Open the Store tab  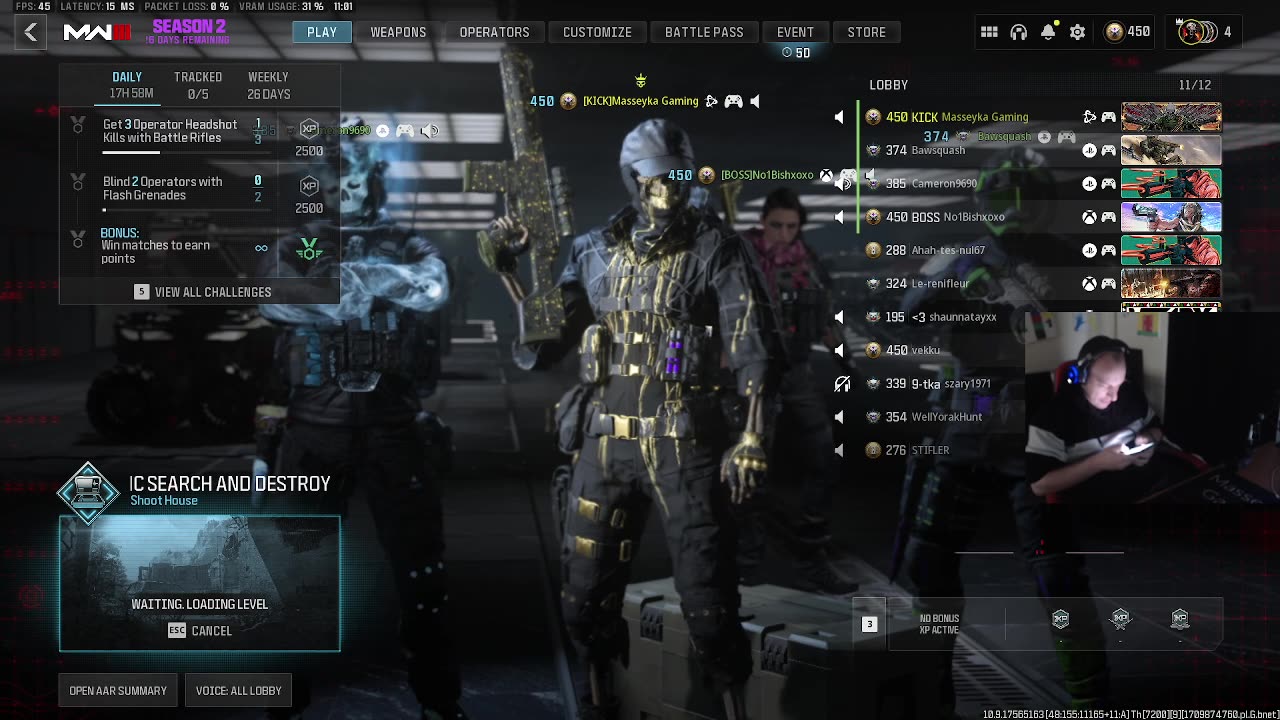coord(866,32)
